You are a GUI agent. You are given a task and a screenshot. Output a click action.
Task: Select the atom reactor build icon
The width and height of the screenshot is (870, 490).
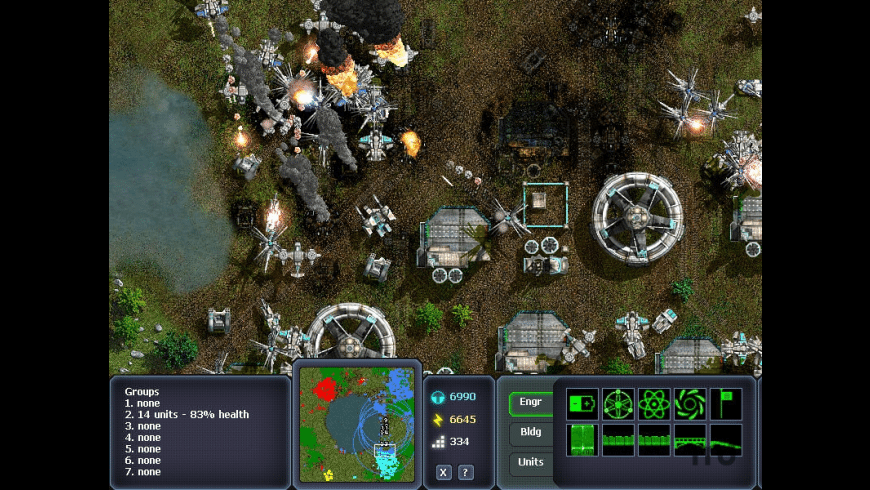(x=654, y=403)
